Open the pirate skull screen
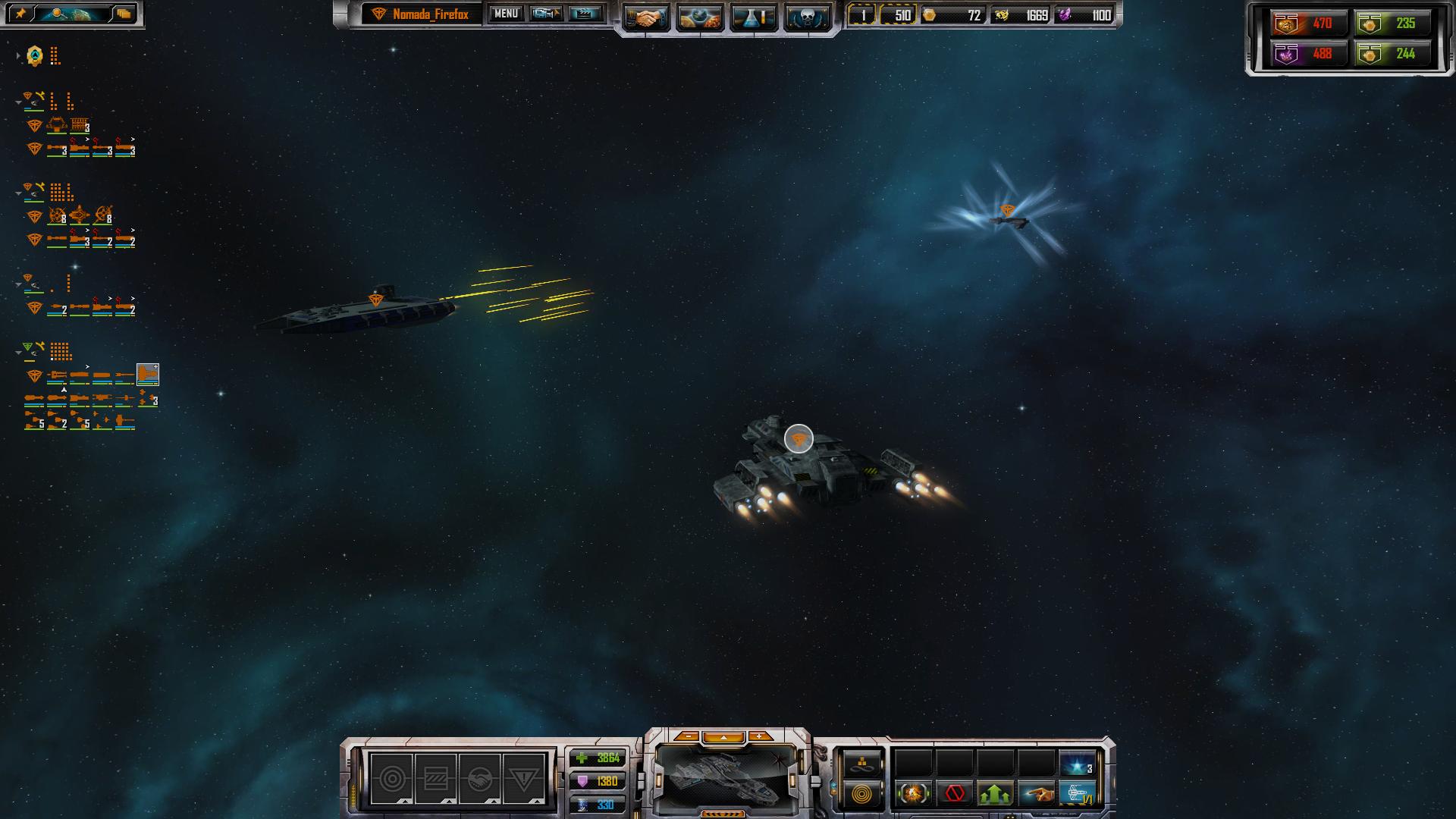Screen dimensions: 1456x819 pyautogui.click(x=806, y=18)
